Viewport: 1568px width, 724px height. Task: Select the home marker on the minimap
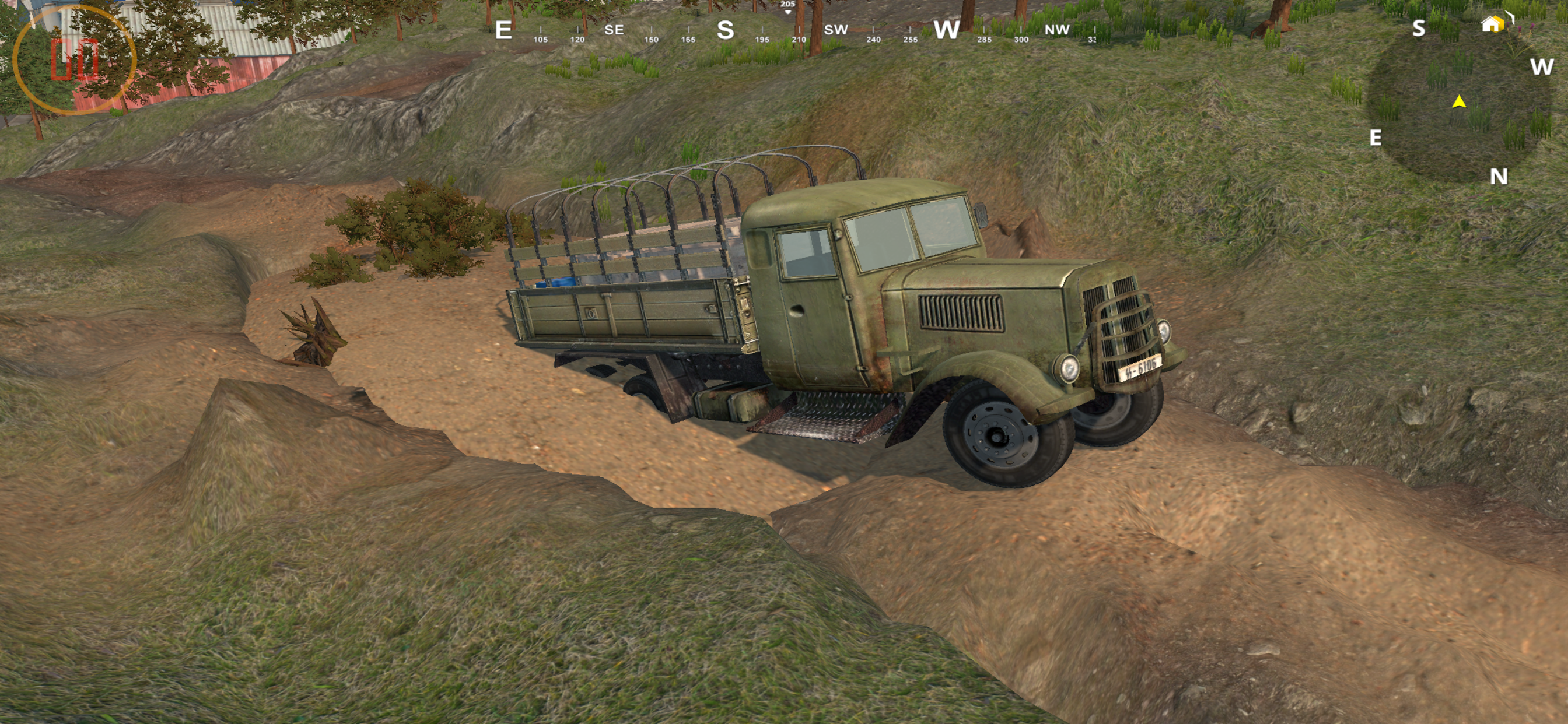1492,24
